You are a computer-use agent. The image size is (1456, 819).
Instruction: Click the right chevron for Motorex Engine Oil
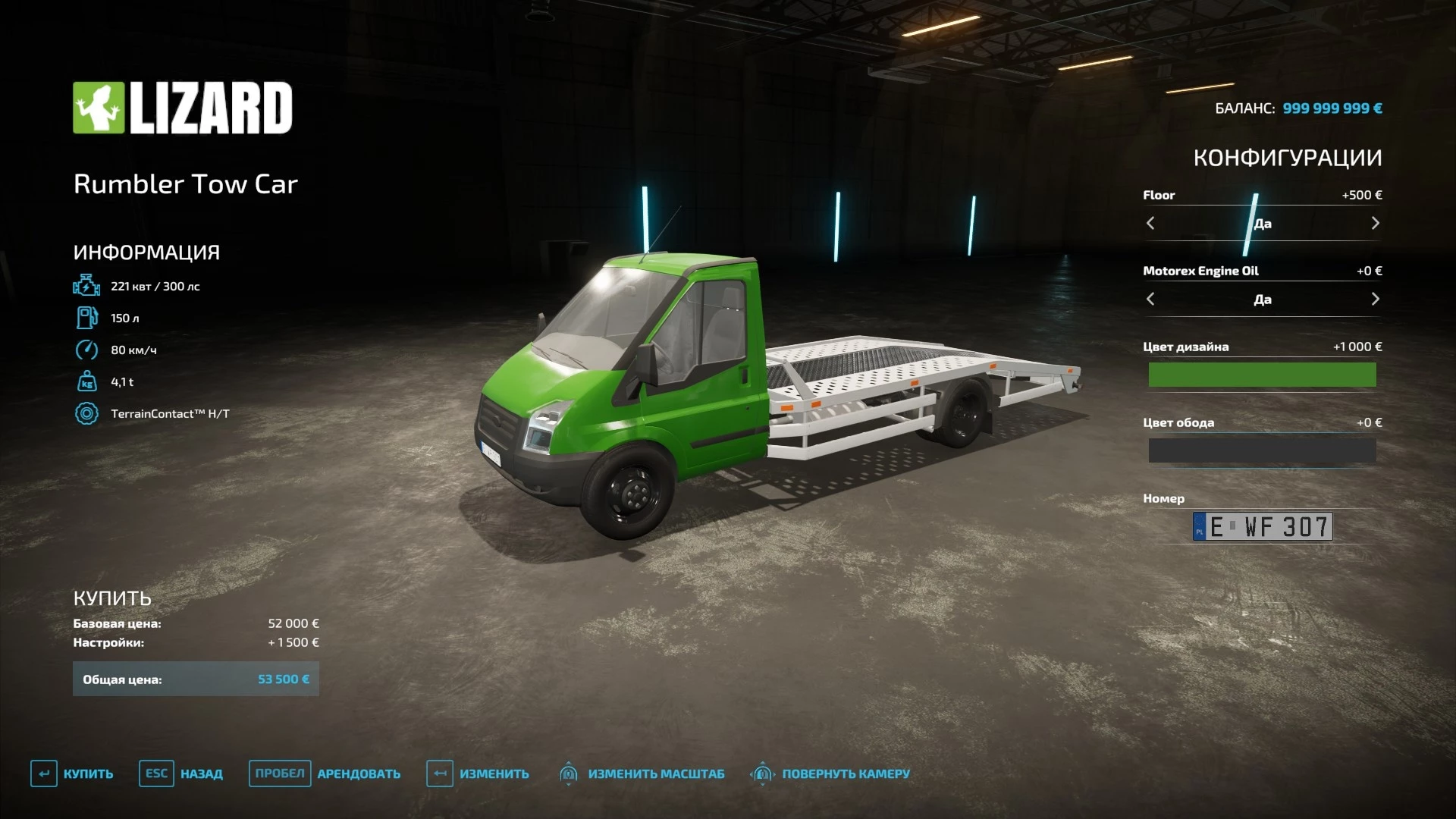(x=1375, y=299)
